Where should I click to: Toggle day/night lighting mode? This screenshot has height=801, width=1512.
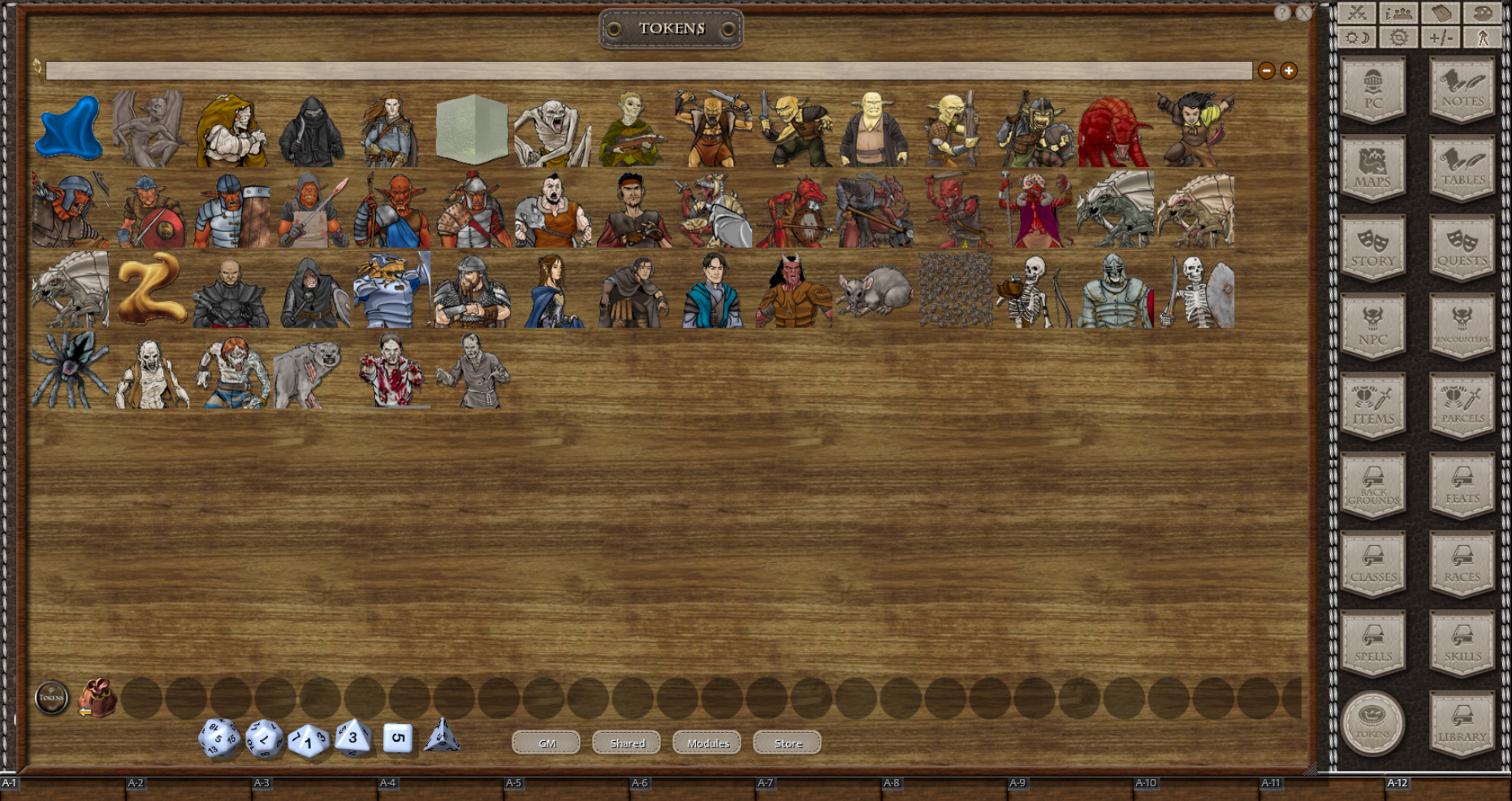(x=1356, y=37)
